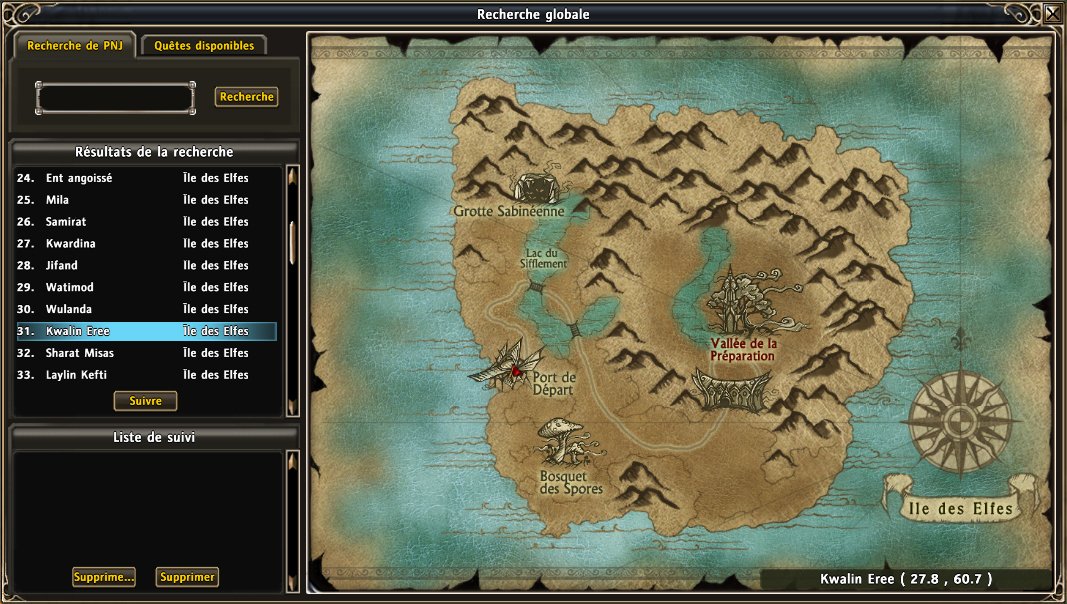Click the red NPC marker on the map
This screenshot has height=604, width=1067.
click(516, 372)
